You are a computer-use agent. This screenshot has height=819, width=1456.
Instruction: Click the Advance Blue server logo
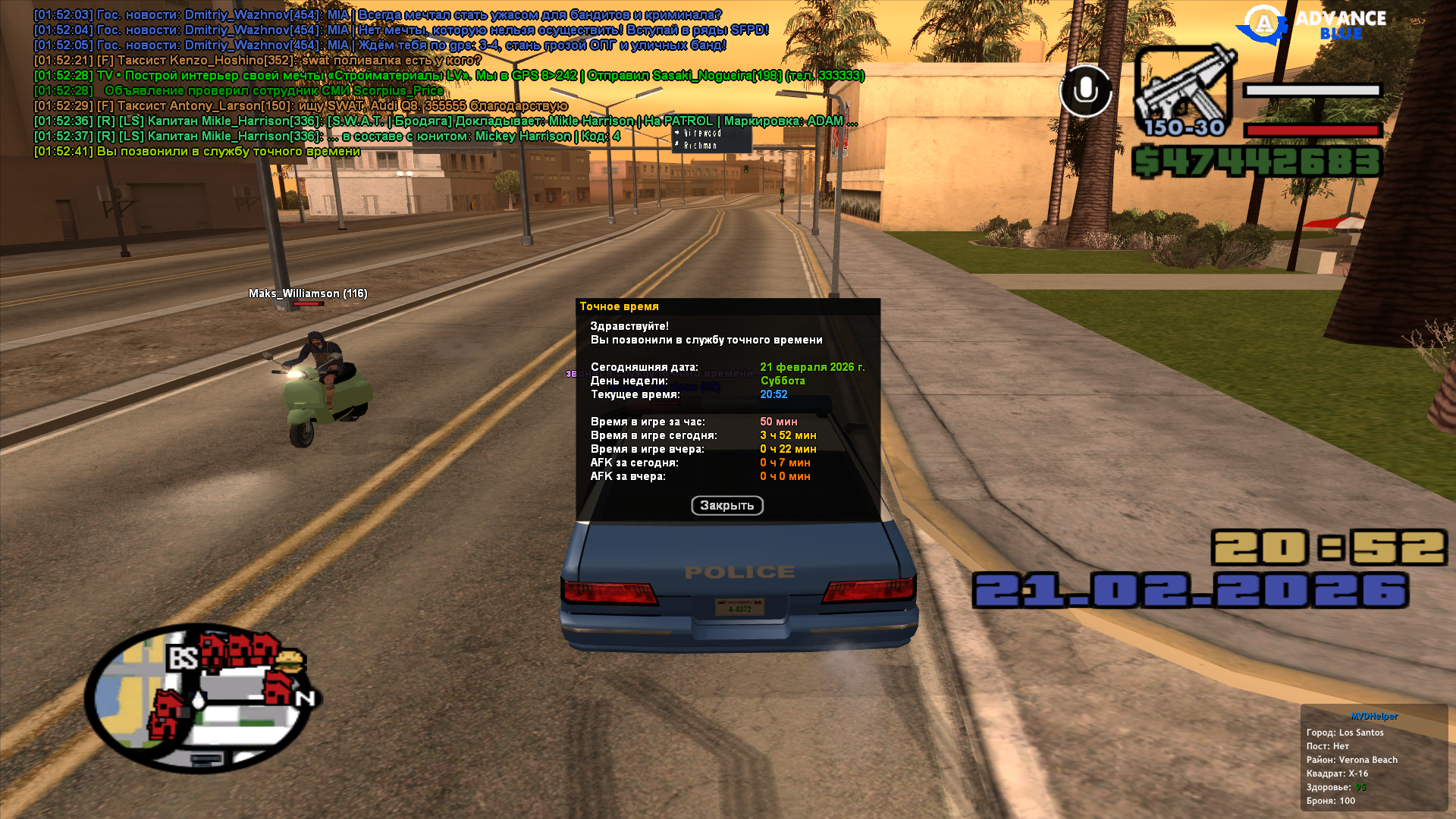click(x=1312, y=25)
